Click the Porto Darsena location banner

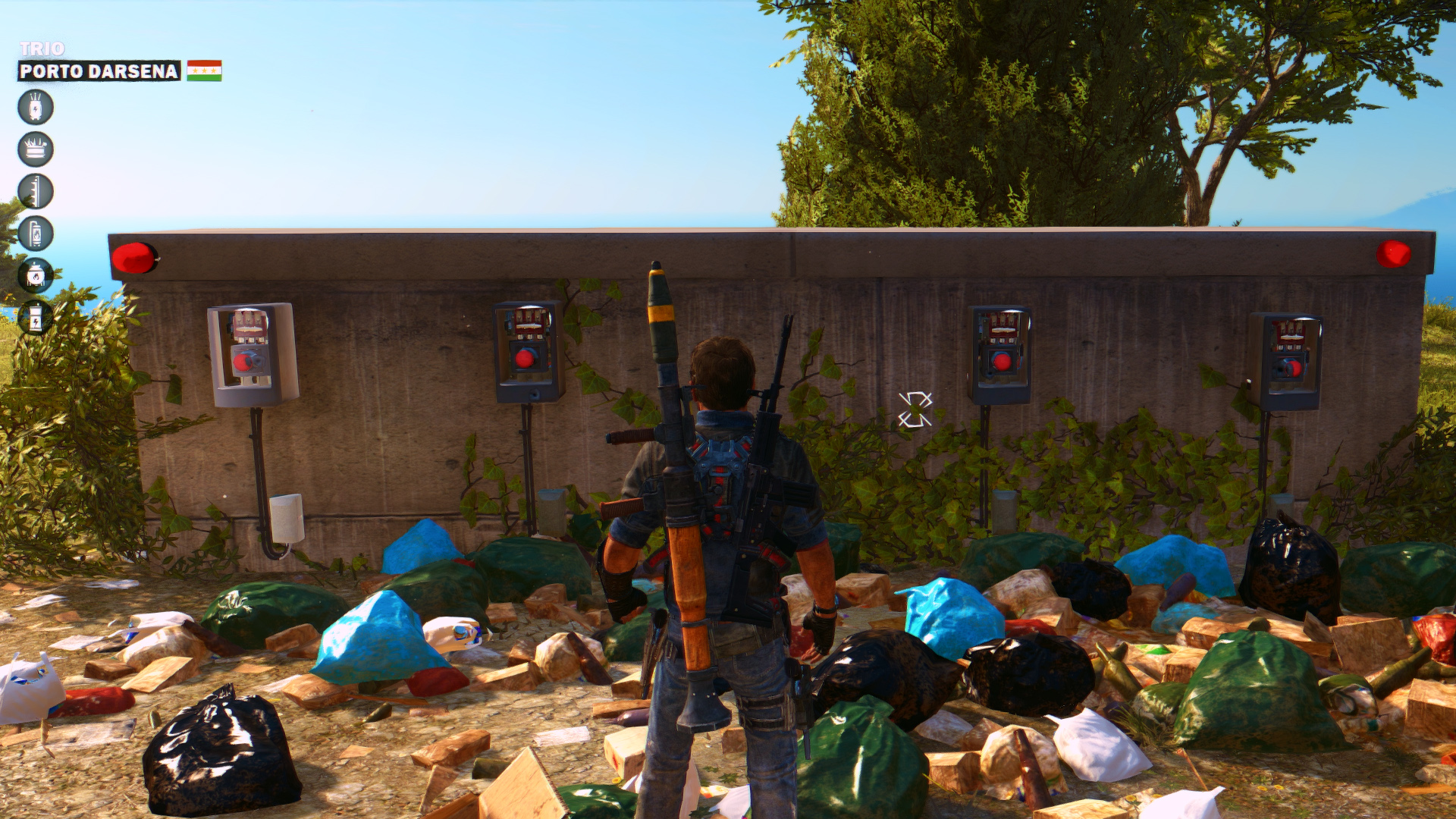[99, 71]
